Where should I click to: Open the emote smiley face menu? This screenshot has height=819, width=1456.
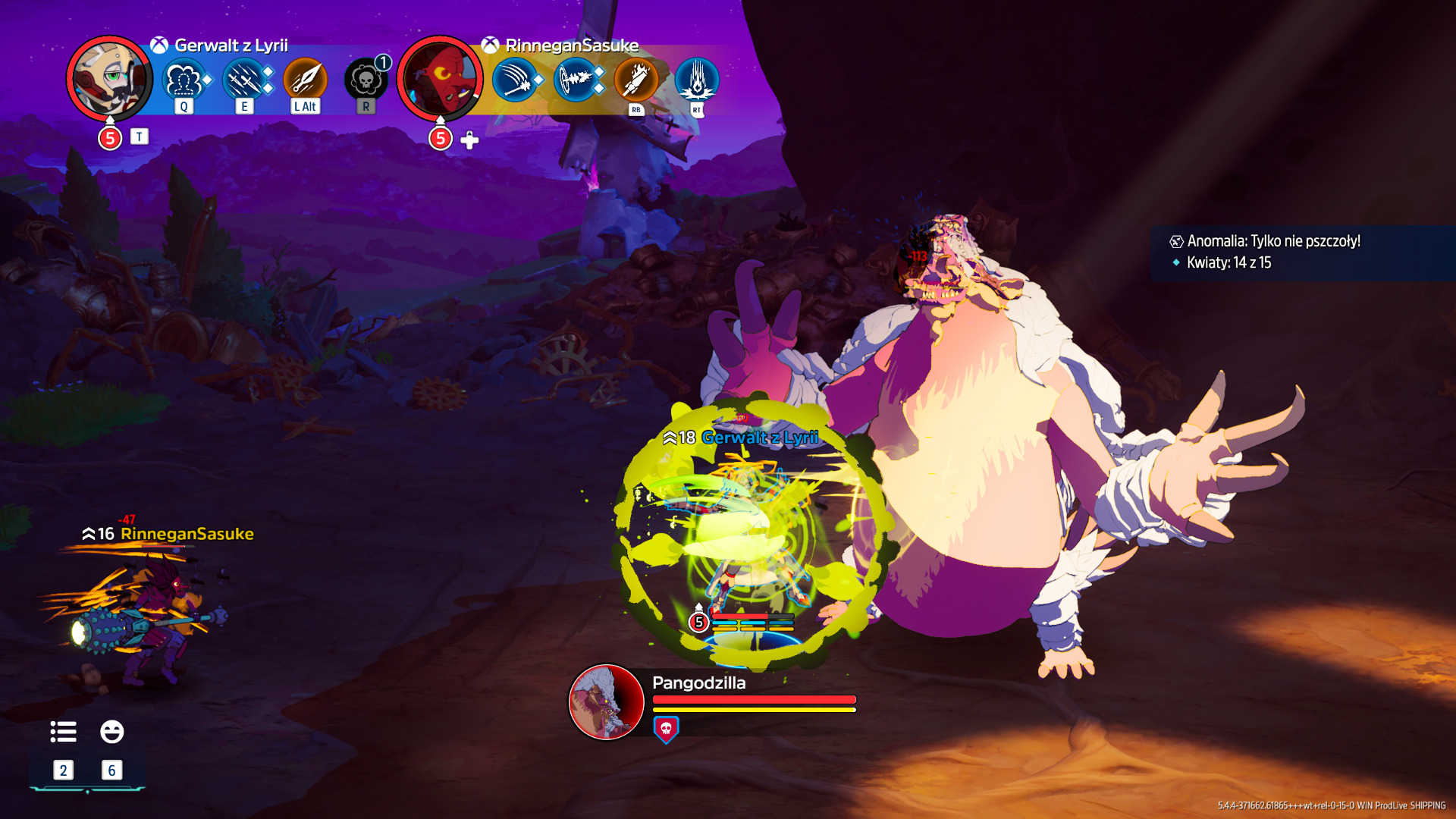click(x=111, y=732)
